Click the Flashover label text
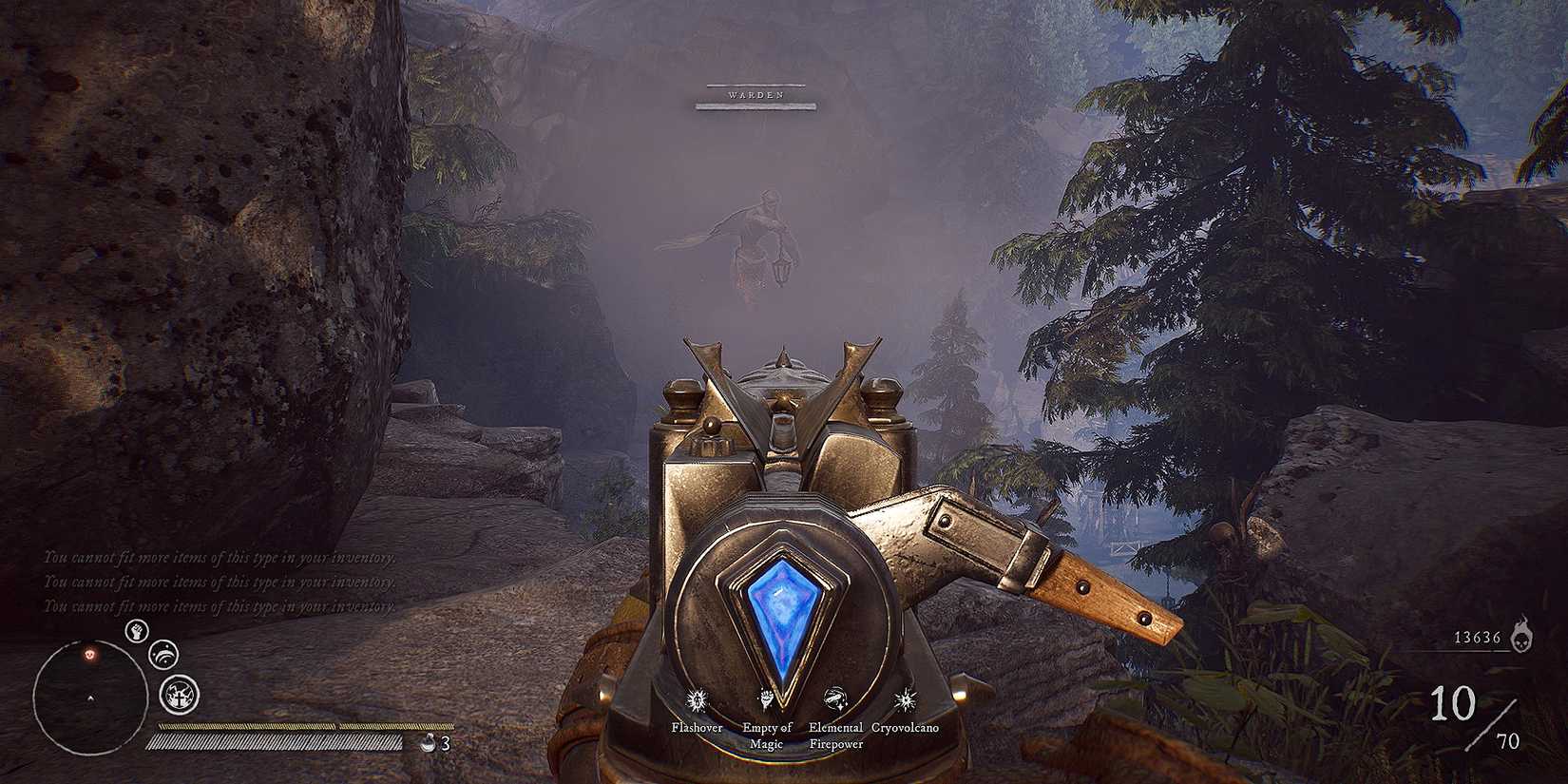1568x784 pixels. coord(697,728)
